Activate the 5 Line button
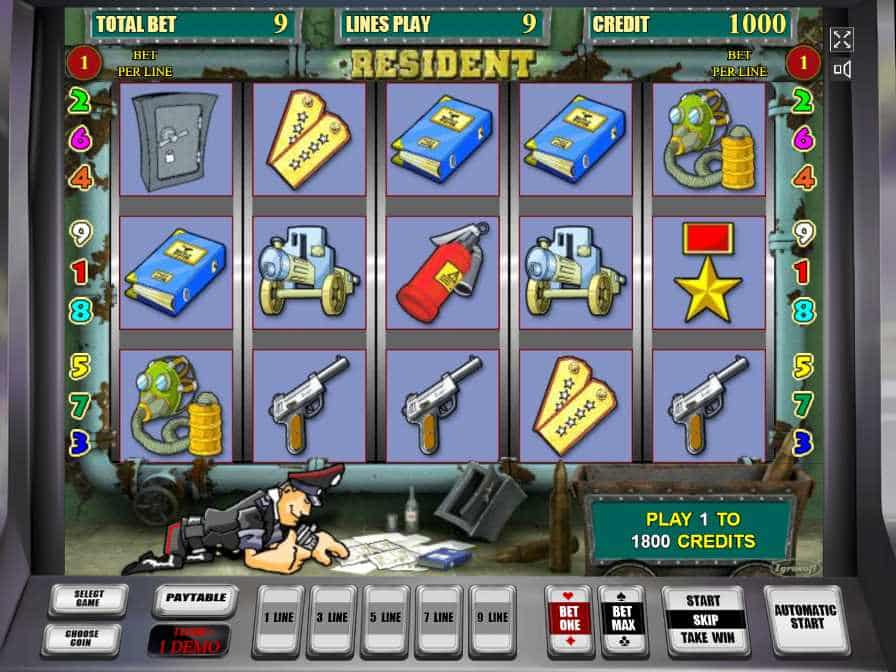 point(385,619)
